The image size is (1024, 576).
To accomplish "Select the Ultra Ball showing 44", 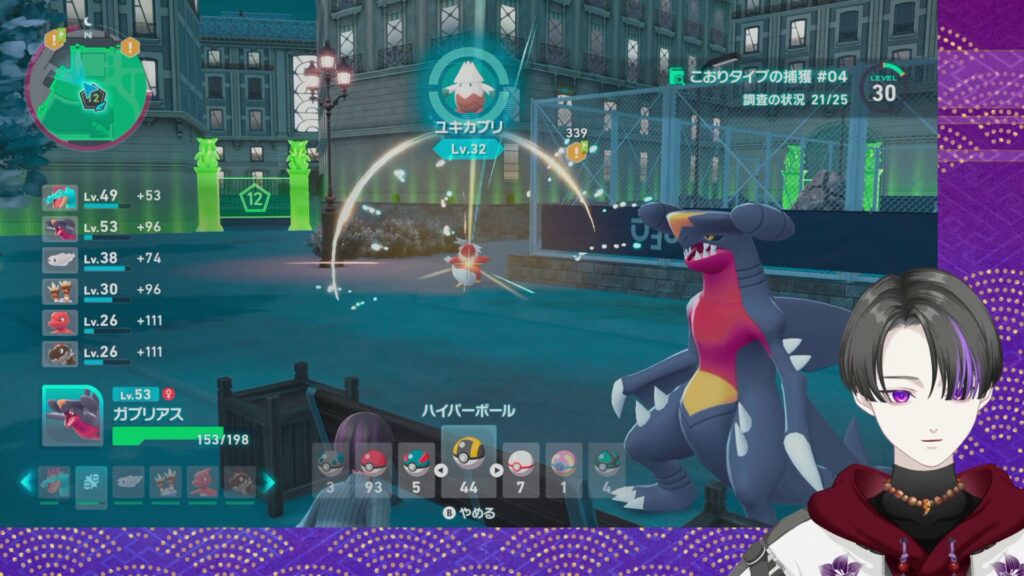I will pyautogui.click(x=467, y=461).
